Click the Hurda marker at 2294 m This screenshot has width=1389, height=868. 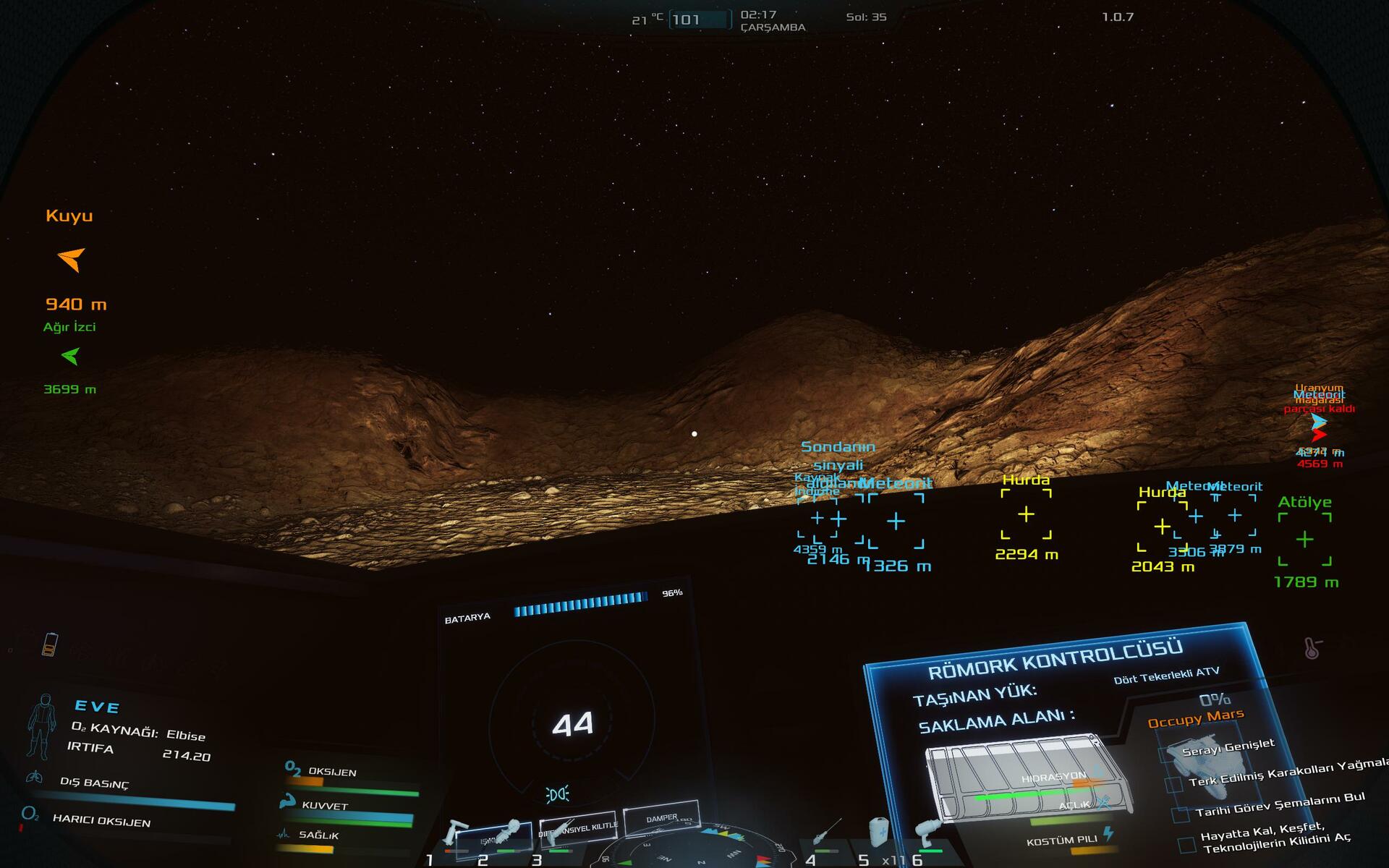click(x=1026, y=514)
